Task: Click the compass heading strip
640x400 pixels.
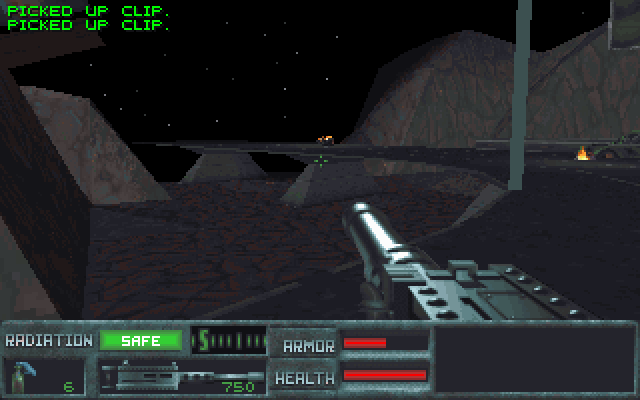Action: pyautogui.click(x=228, y=340)
